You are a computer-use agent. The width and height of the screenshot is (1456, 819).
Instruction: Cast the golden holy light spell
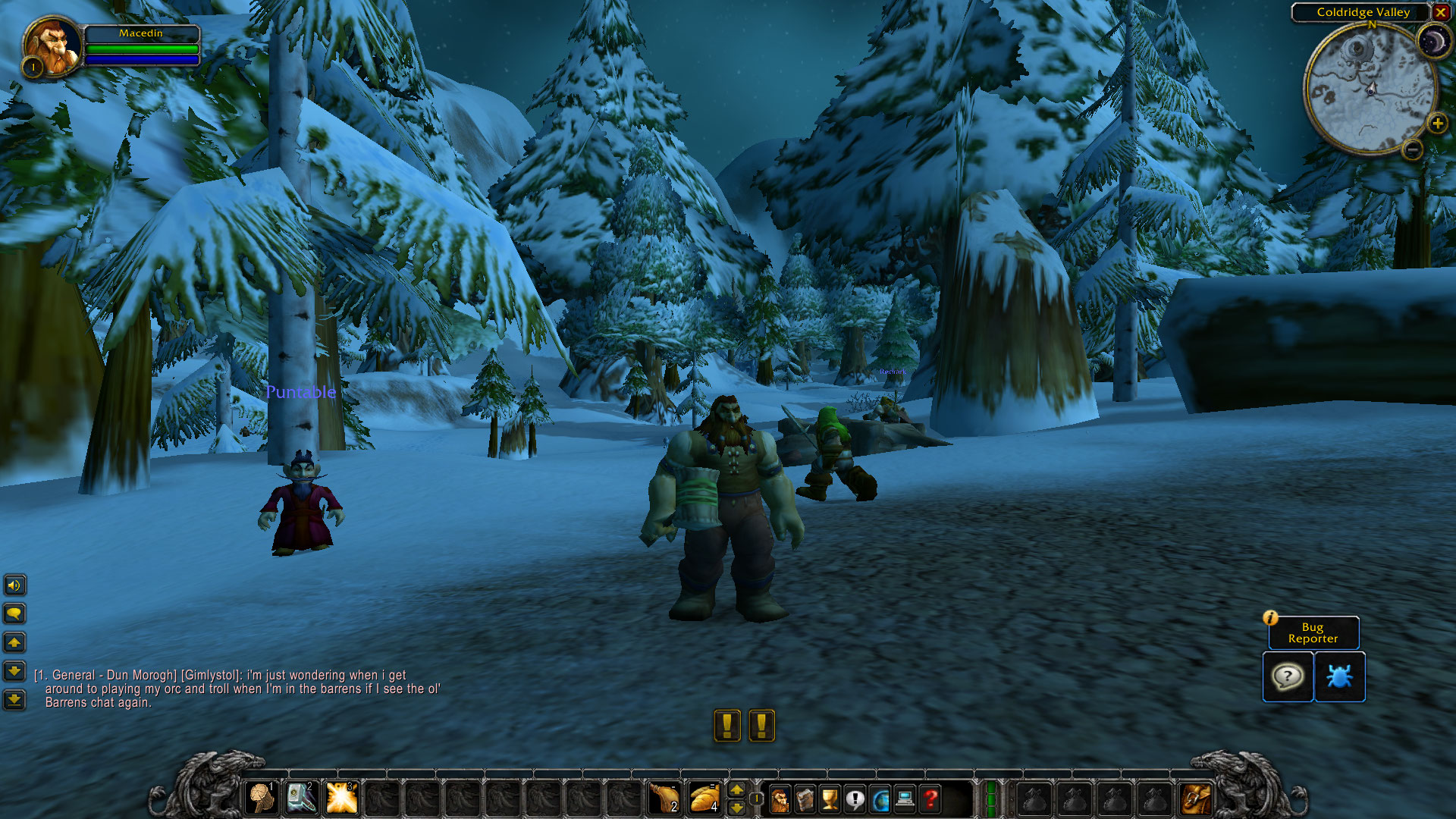[341, 798]
